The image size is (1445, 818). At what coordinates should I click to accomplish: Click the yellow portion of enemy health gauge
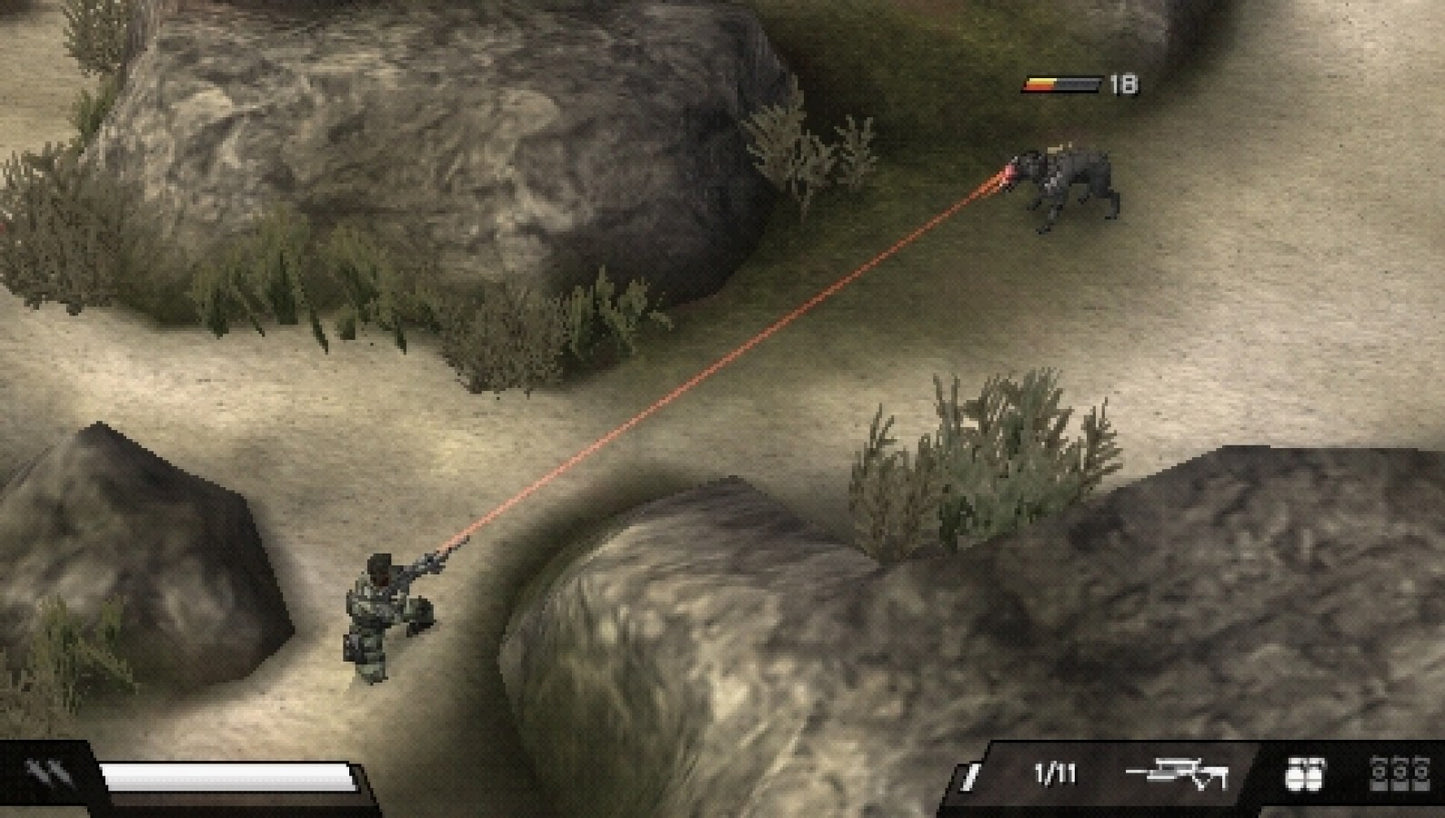(x=1040, y=80)
